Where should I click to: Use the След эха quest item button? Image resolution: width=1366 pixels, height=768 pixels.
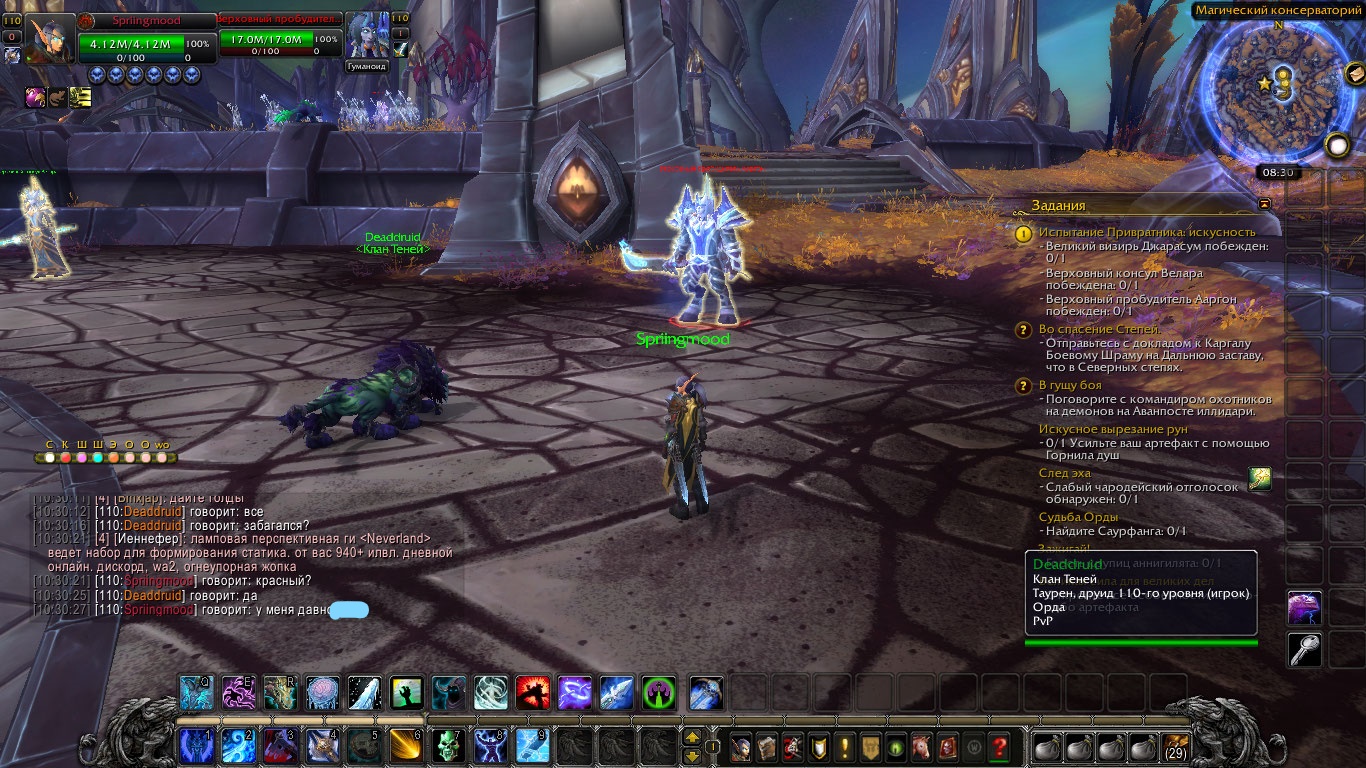coord(1260,479)
